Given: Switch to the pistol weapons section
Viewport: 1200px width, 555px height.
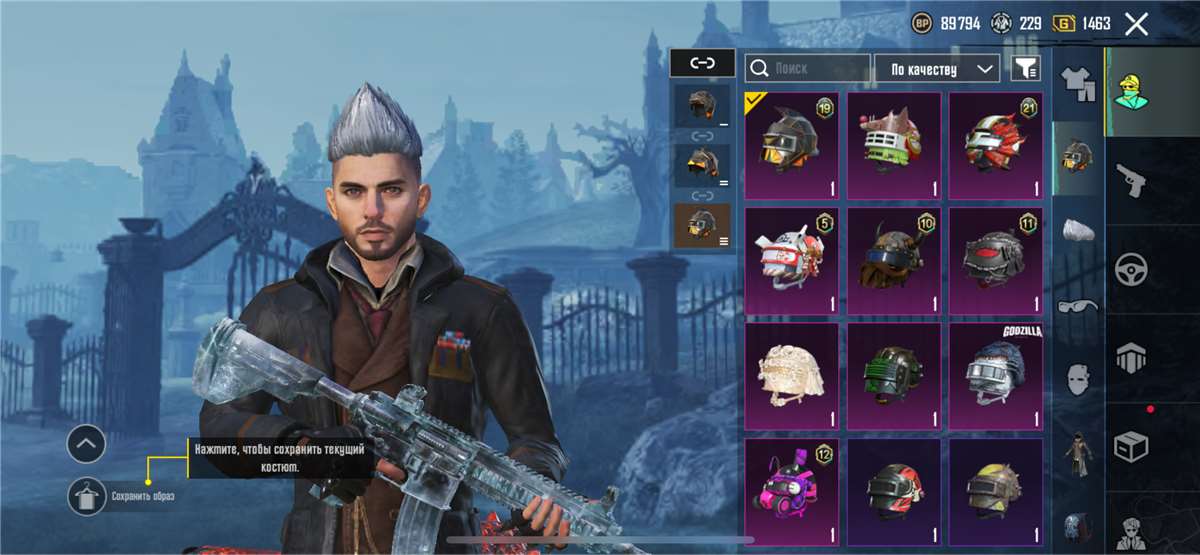Looking at the screenshot, I should (1131, 179).
